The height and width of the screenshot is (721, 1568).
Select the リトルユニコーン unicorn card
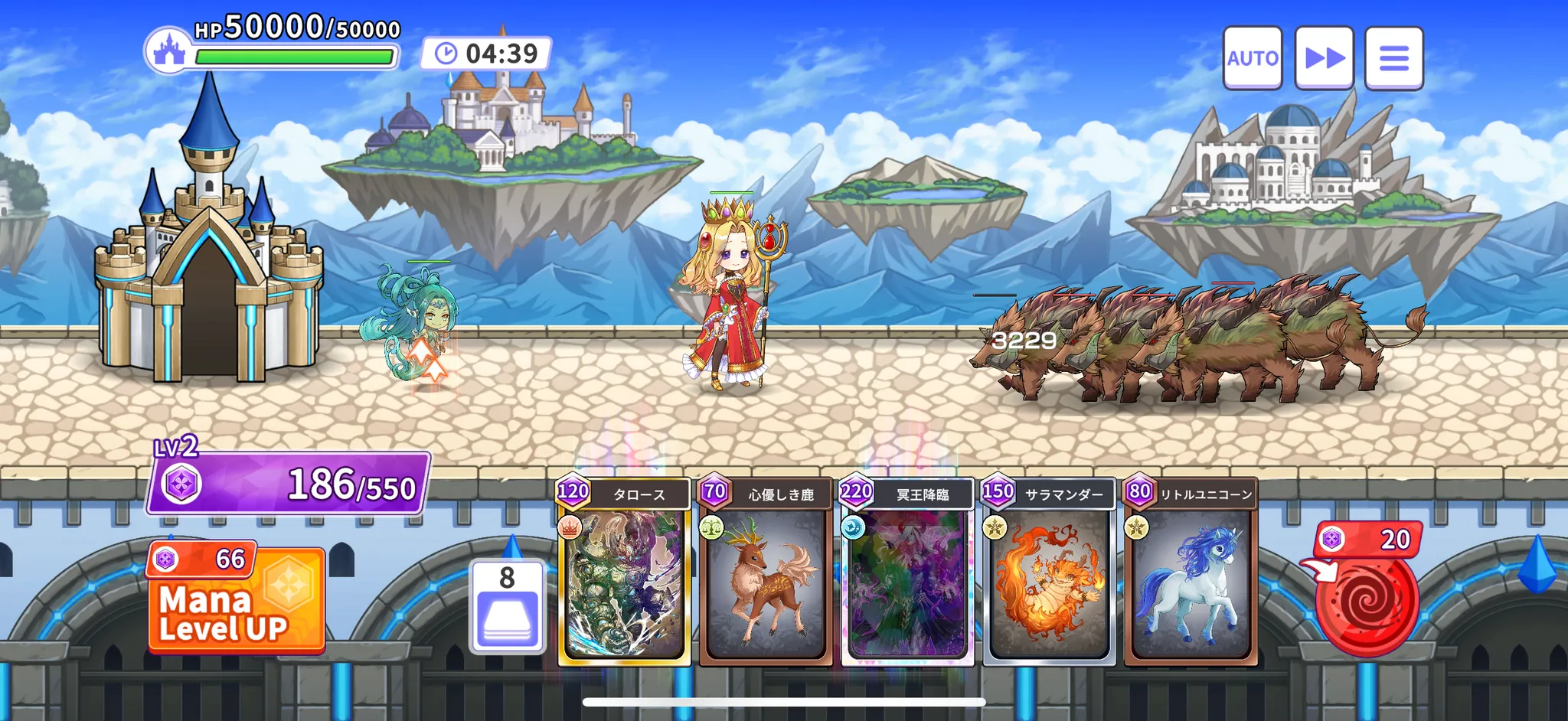(x=1191, y=573)
